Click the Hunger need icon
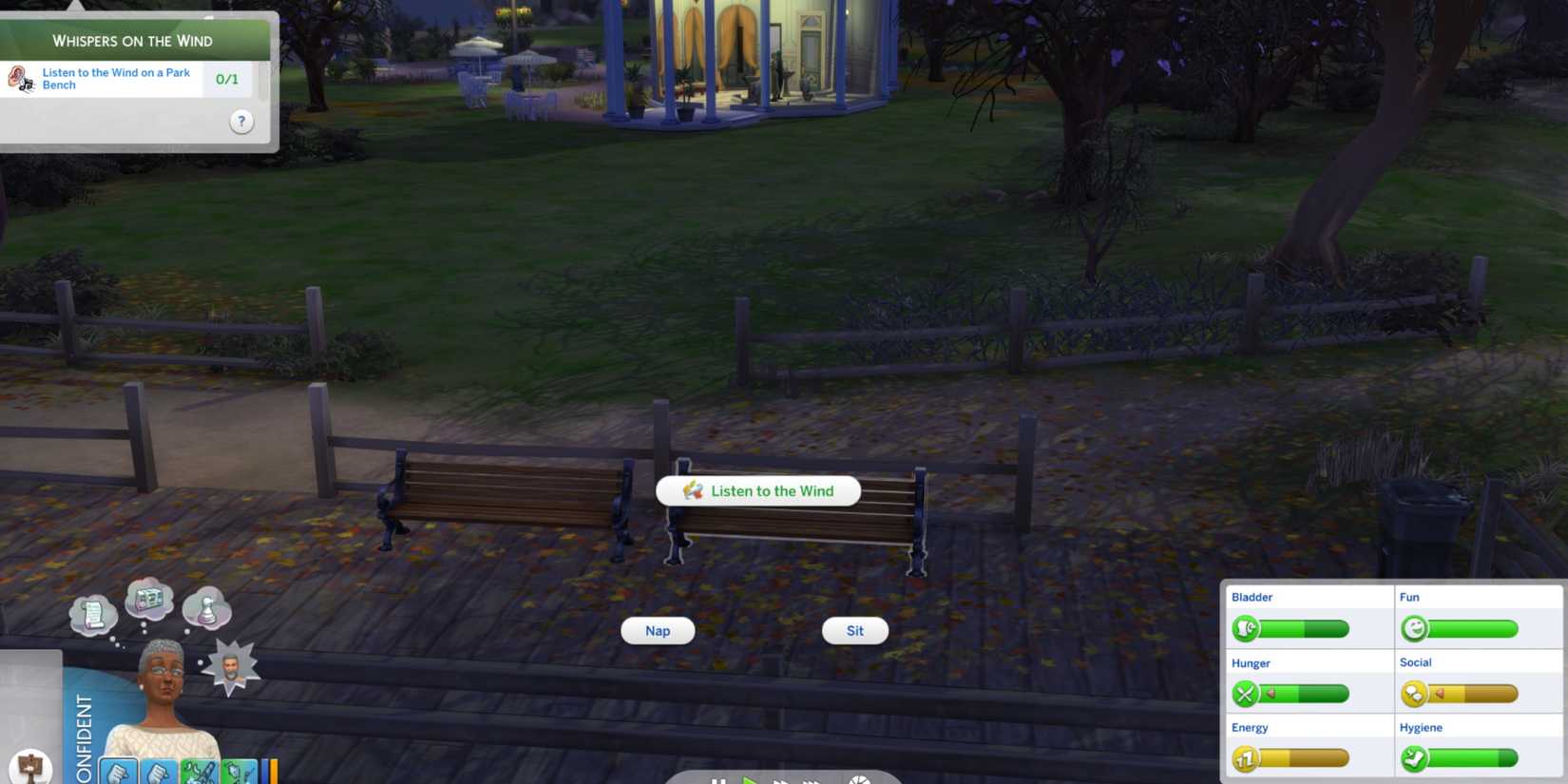 (1247, 694)
